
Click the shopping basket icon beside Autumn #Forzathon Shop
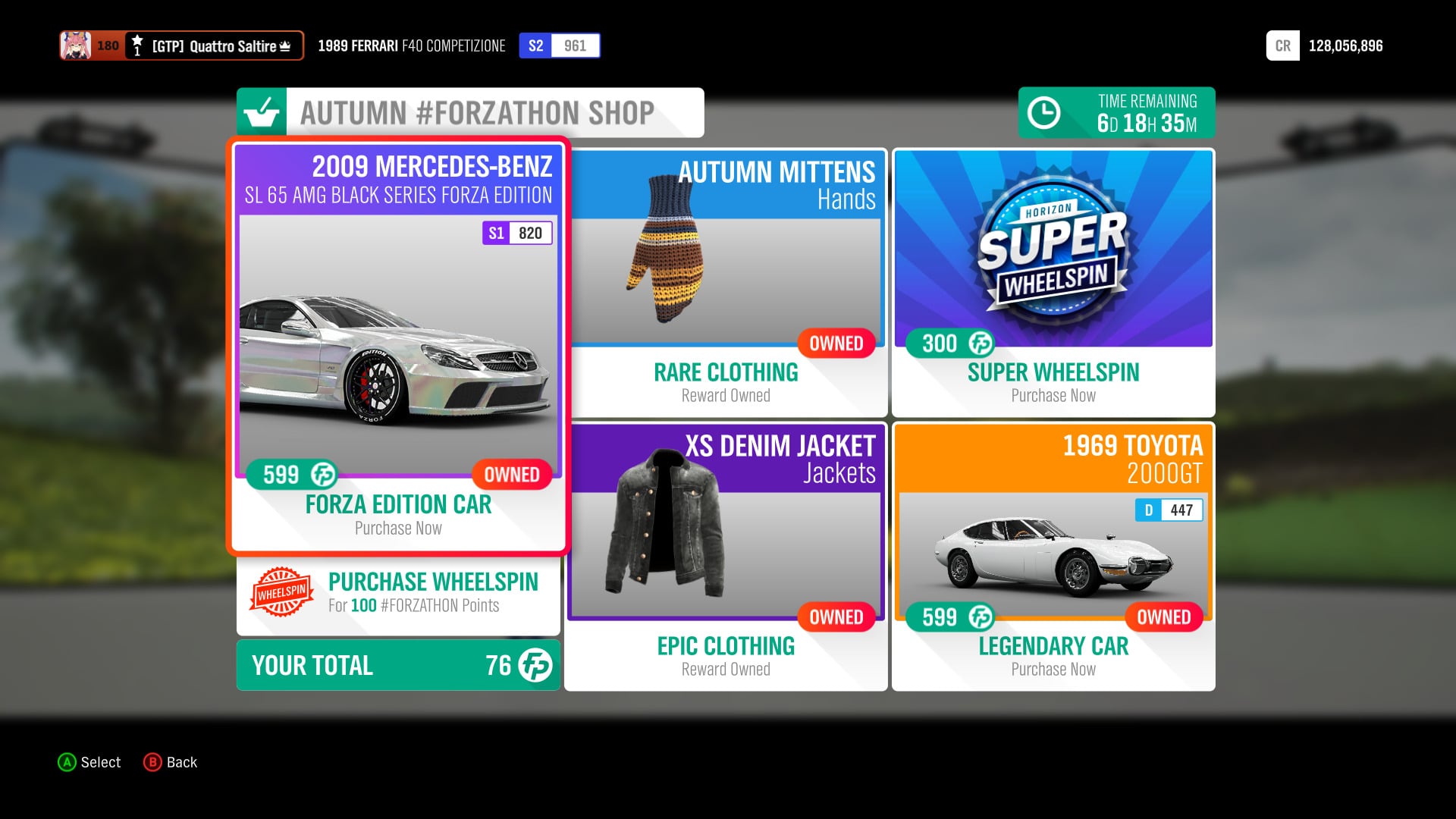click(262, 112)
